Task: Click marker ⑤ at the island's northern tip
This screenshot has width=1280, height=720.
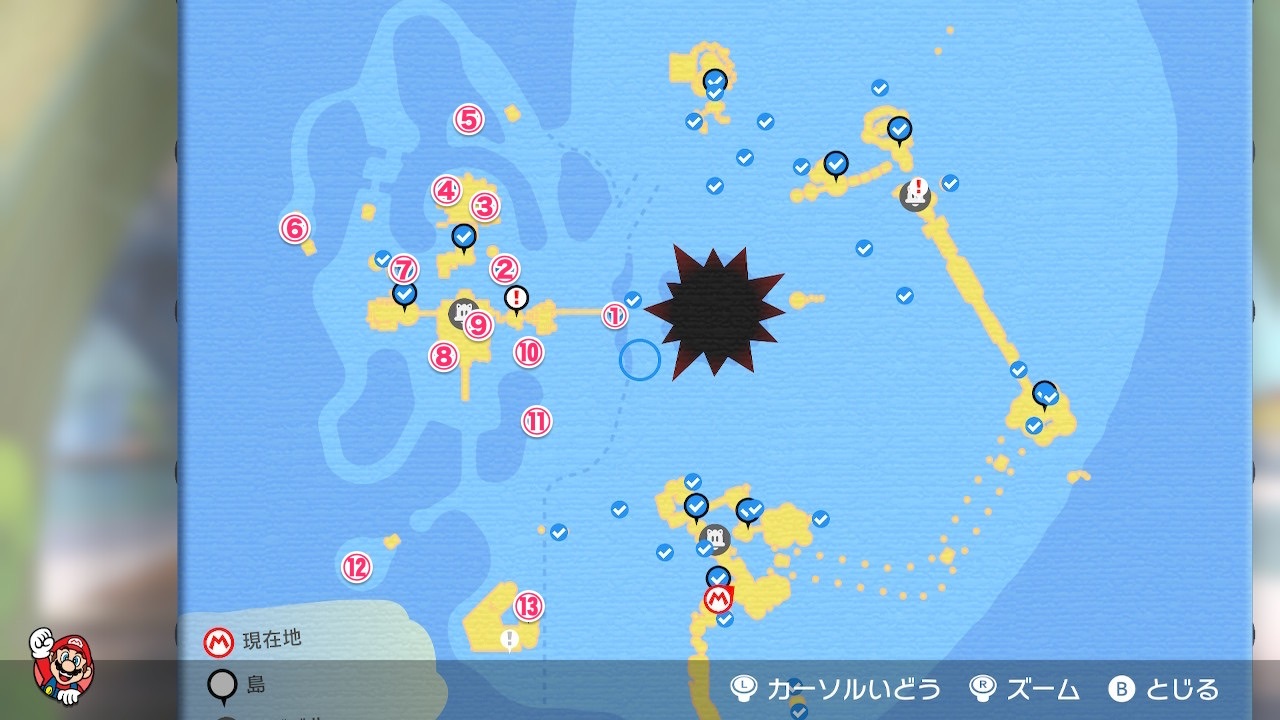Action: point(466,118)
